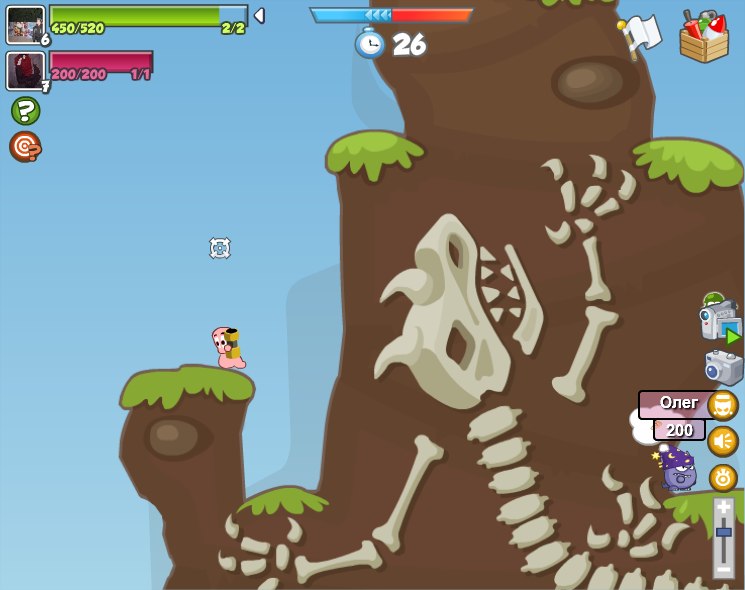Start video recording with the camcorder icon

(x=720, y=322)
